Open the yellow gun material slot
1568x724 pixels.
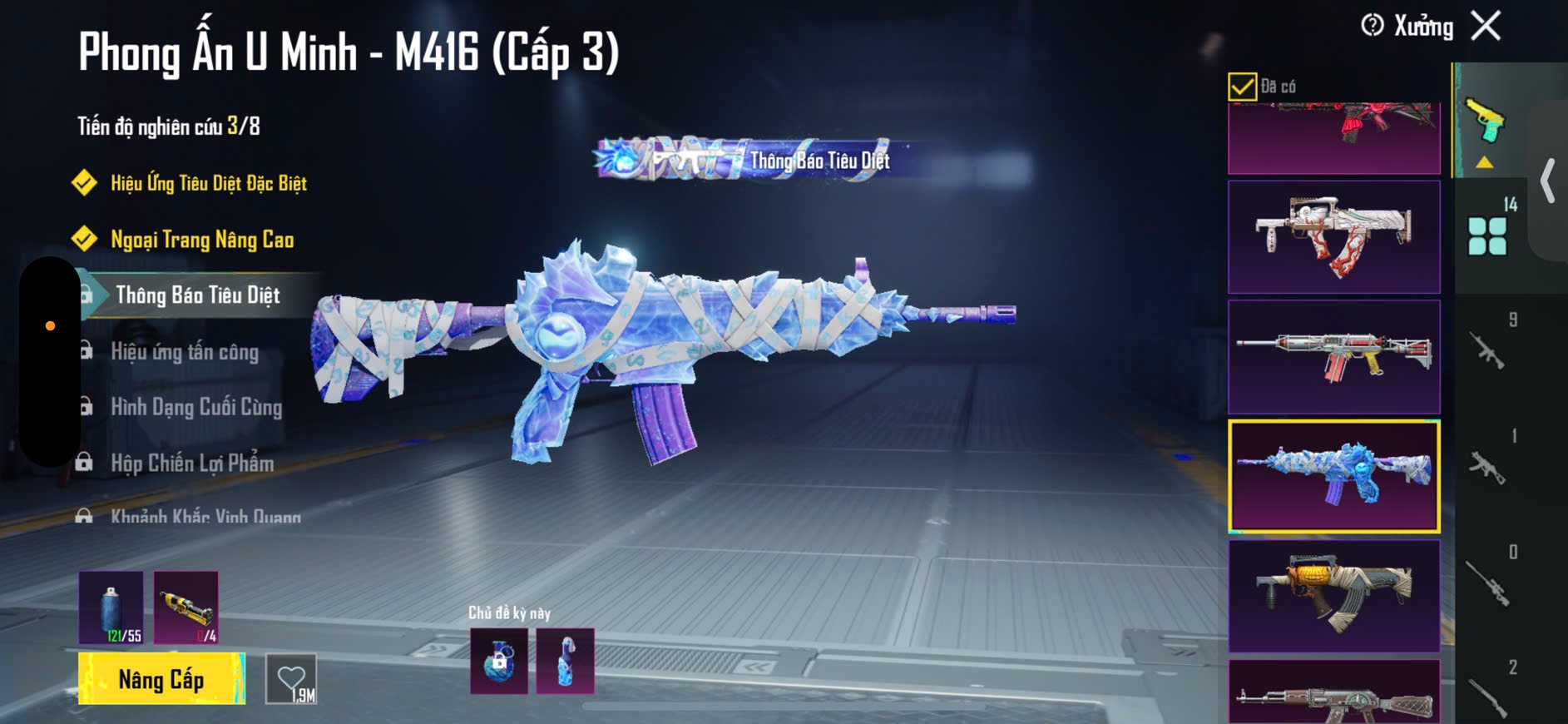pos(186,607)
